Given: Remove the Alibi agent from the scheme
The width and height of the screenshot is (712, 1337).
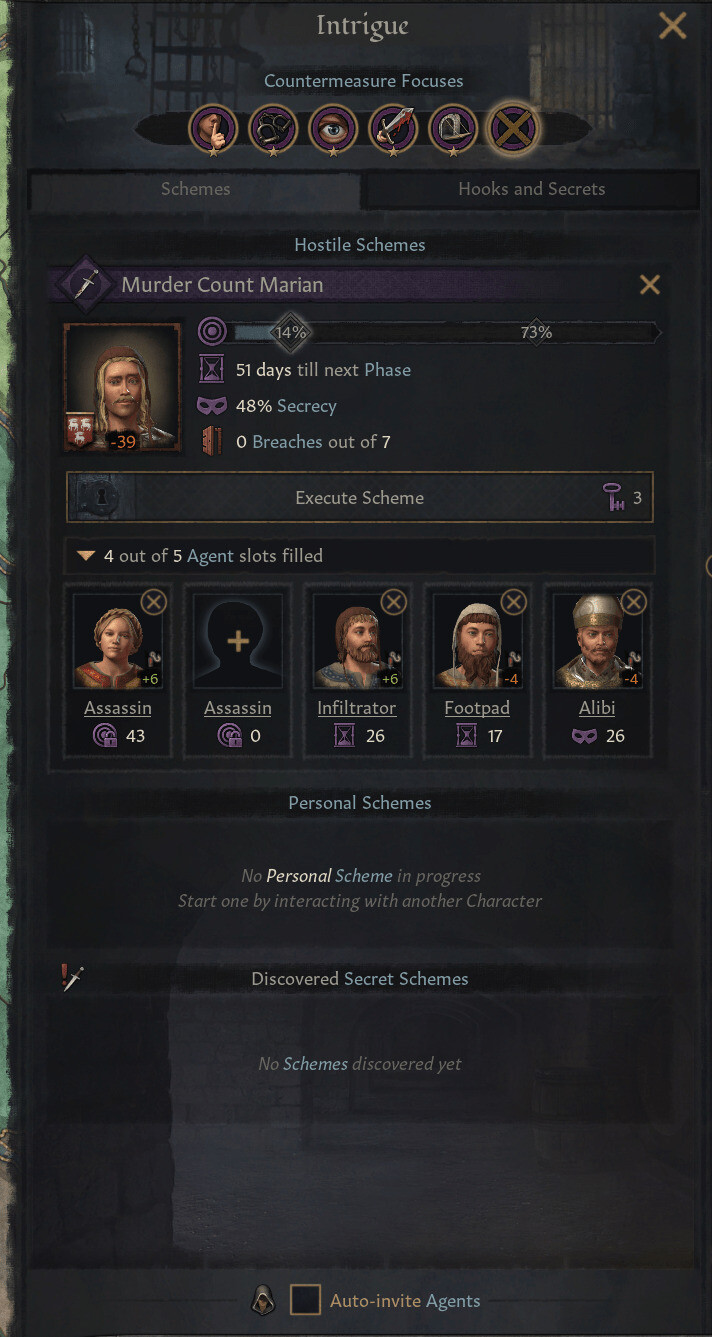Looking at the screenshot, I should pos(633,602).
